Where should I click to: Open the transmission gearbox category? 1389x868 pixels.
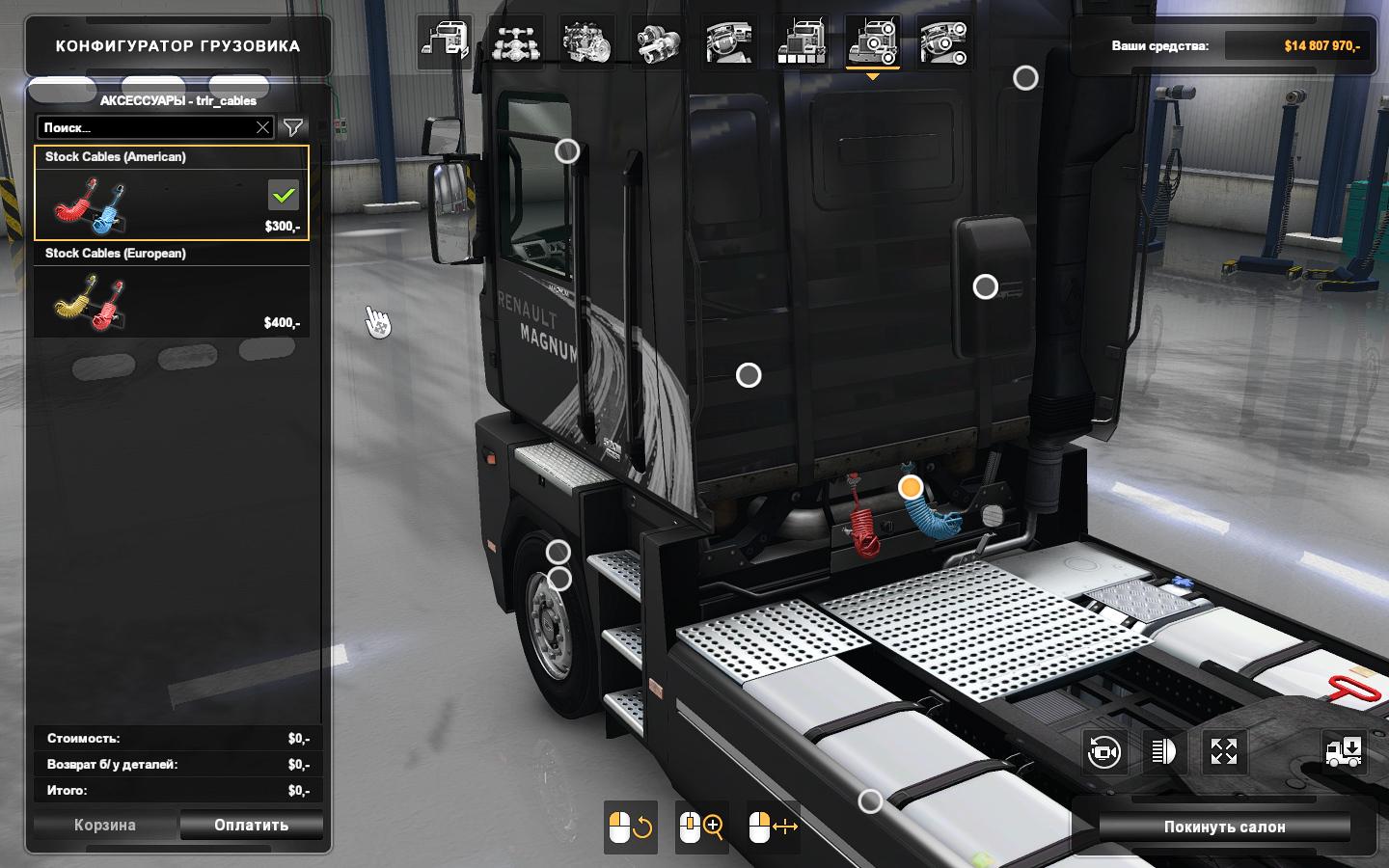pos(659,42)
